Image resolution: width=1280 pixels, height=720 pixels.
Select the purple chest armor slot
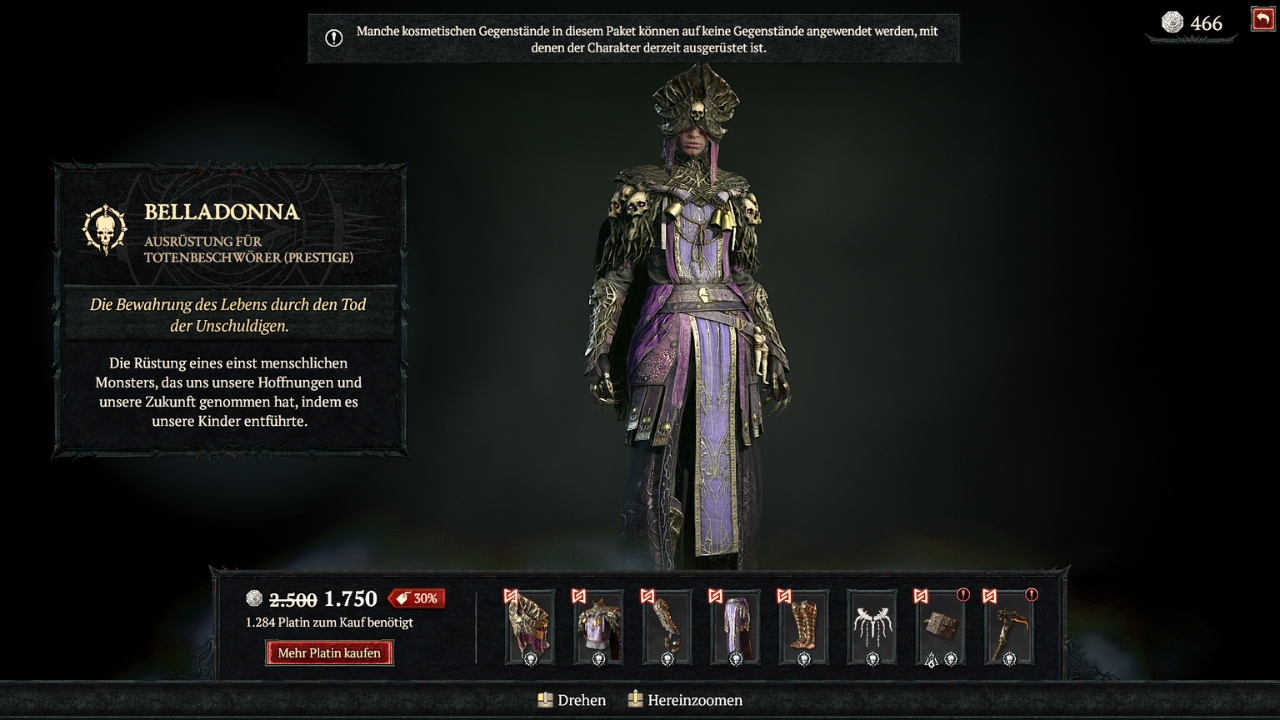[598, 627]
